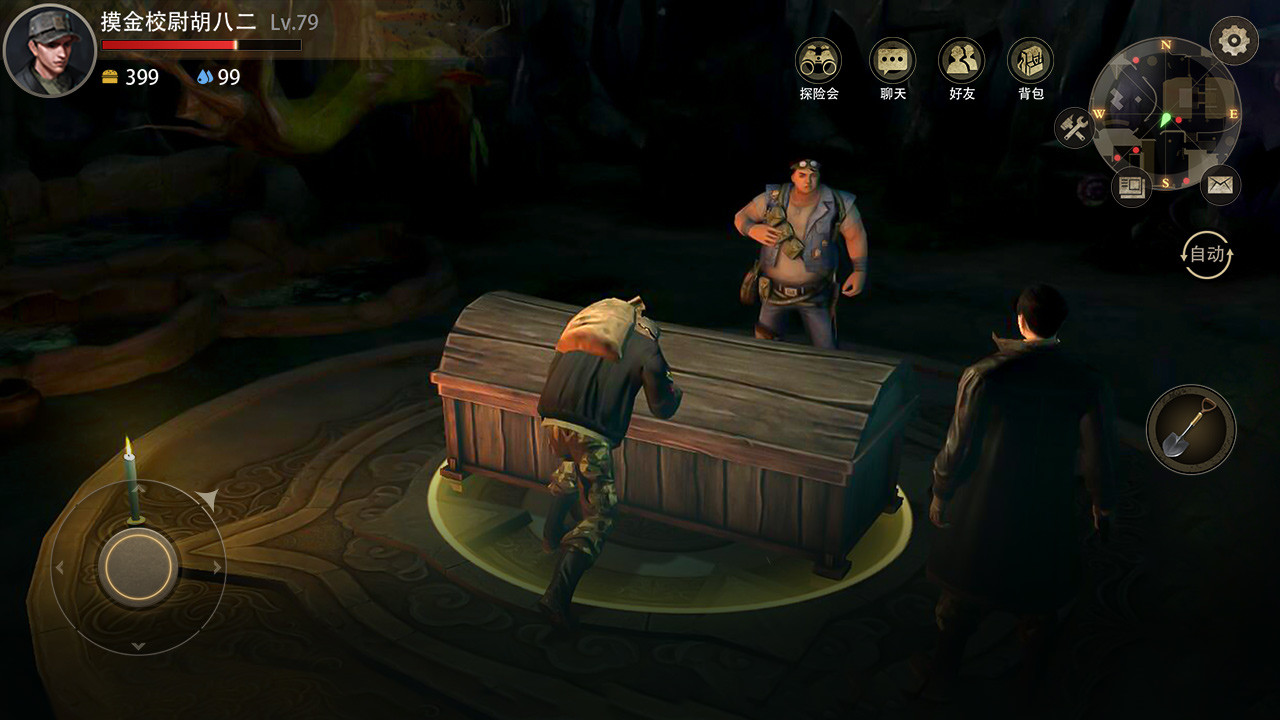The width and height of the screenshot is (1280, 720).
Task: Open the mail icon under the minimap
Action: pos(1220,185)
